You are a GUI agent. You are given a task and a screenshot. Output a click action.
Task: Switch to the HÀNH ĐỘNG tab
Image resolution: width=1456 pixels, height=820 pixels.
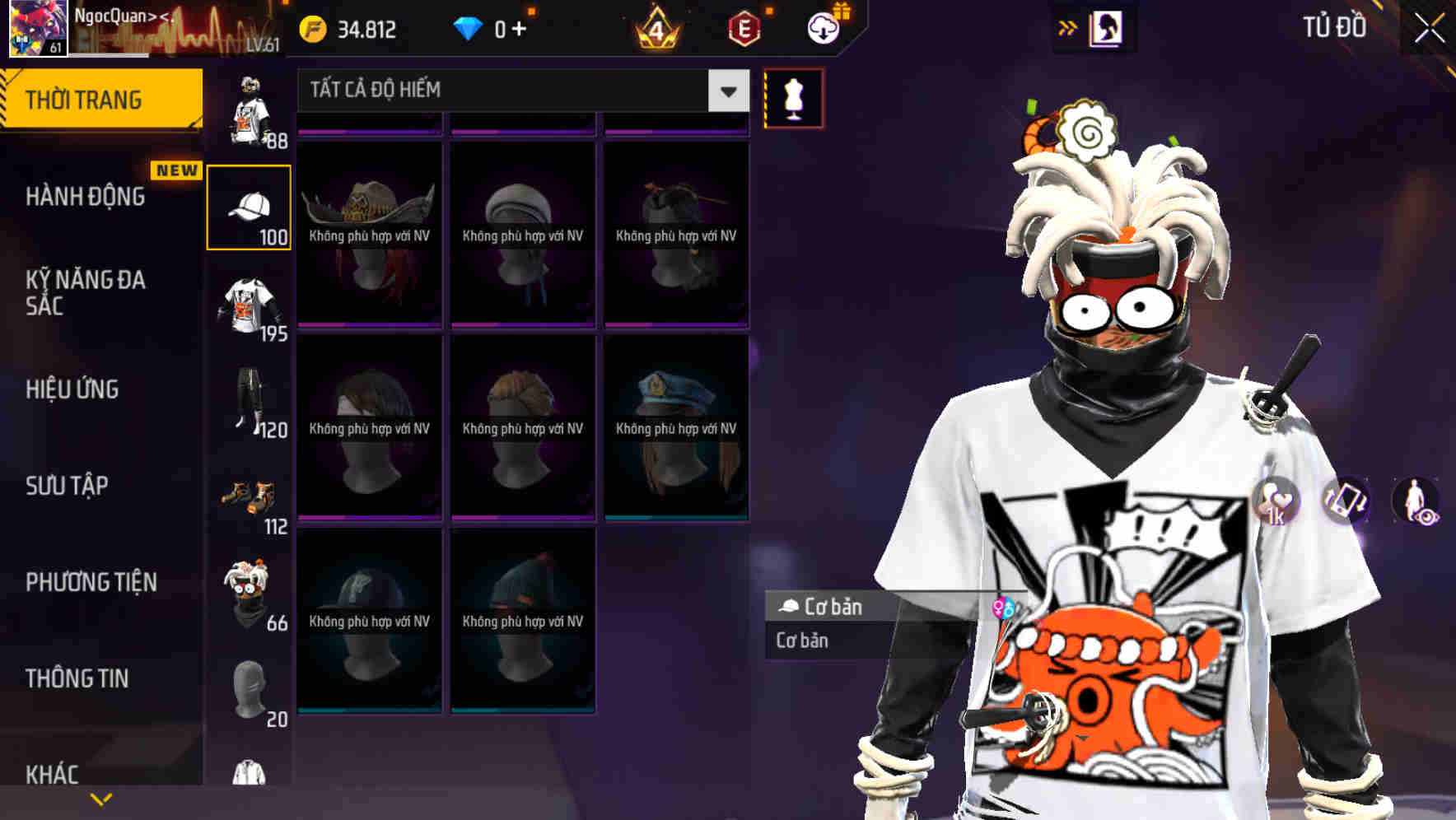coord(86,197)
